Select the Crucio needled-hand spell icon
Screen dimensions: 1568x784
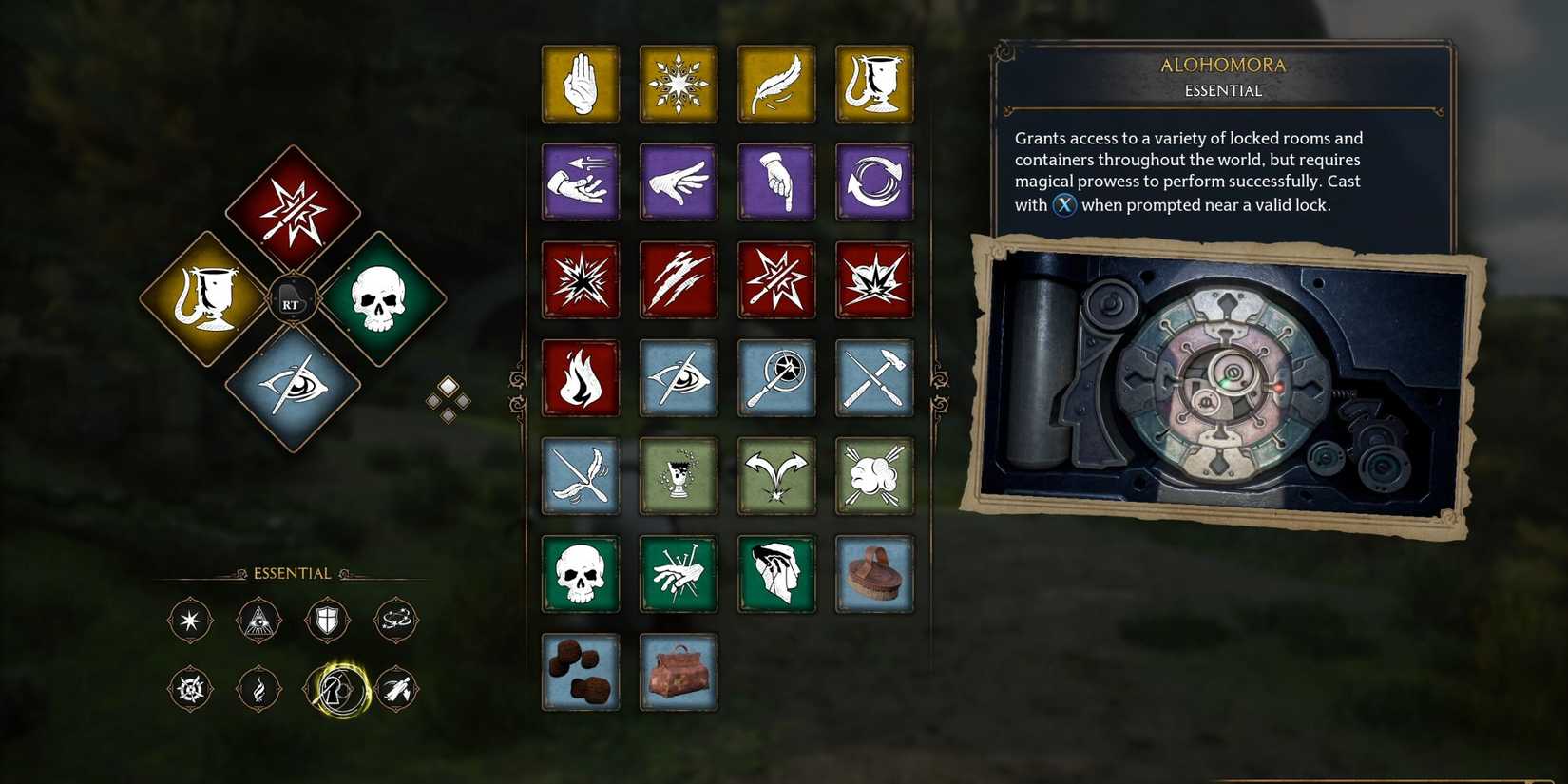(679, 574)
